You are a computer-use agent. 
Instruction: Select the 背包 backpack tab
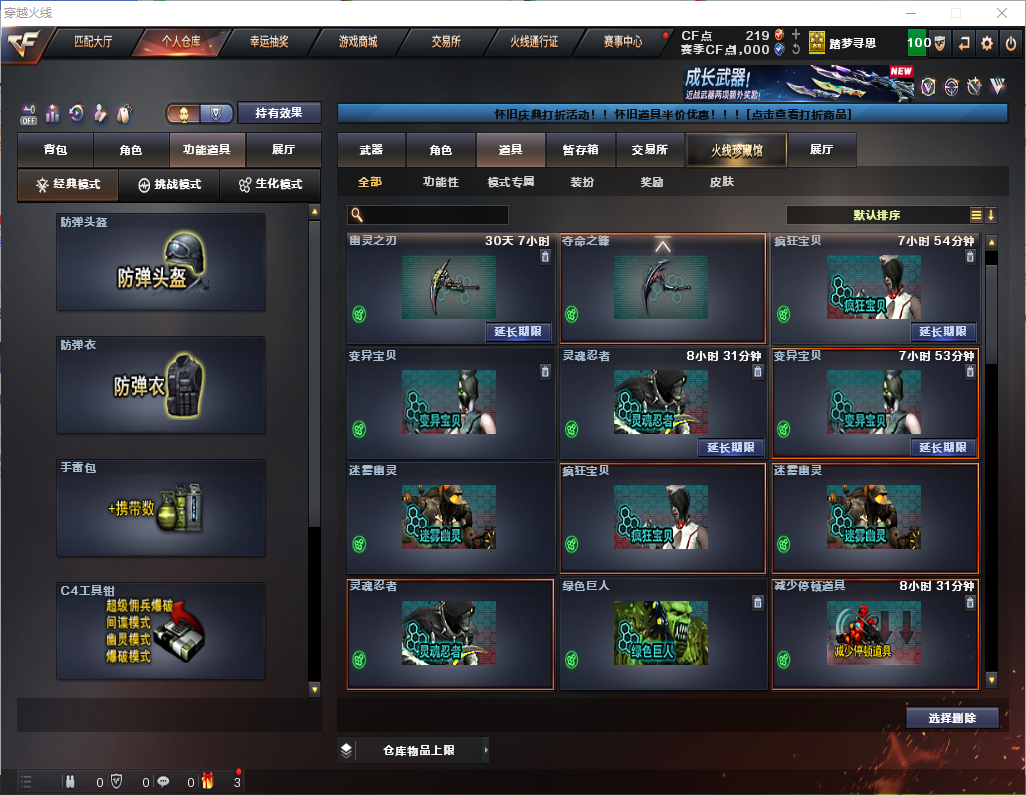(55, 150)
